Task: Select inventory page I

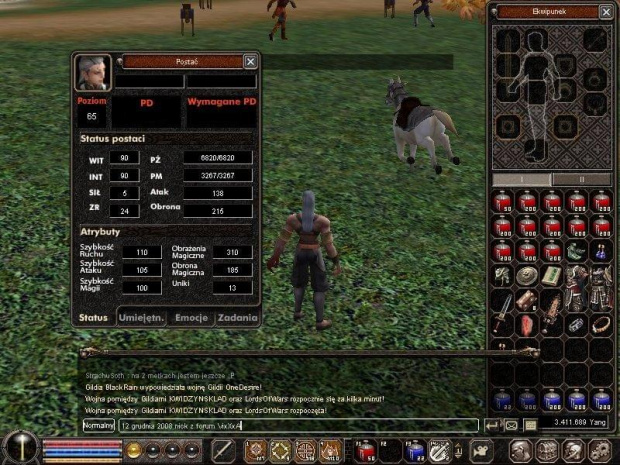Action: tap(523, 178)
